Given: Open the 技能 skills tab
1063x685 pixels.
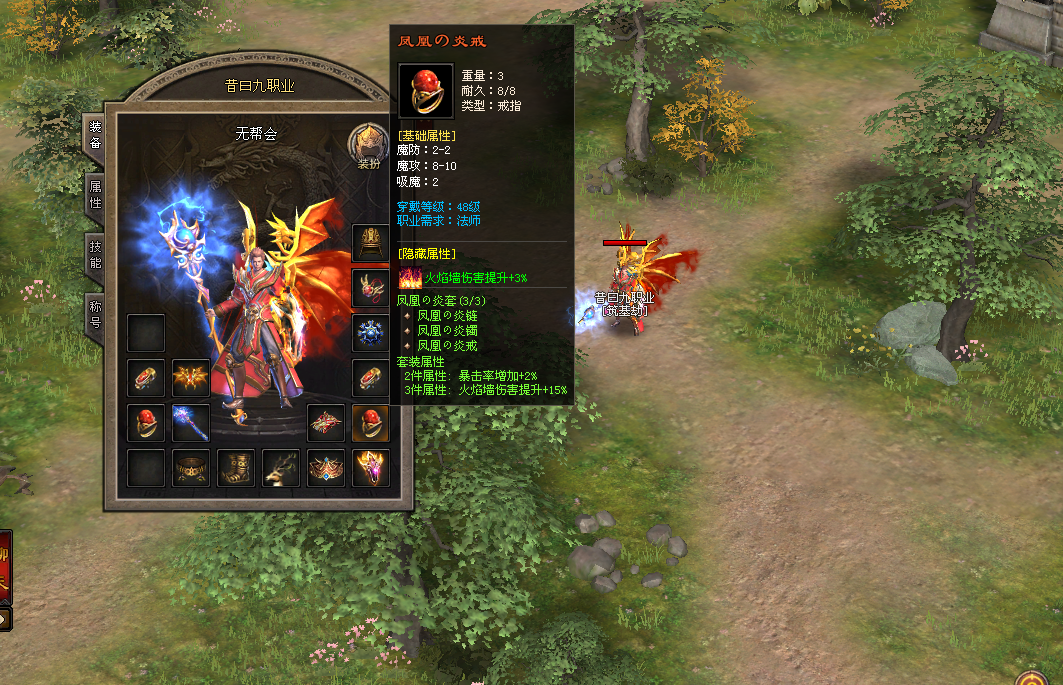Looking at the screenshot, I should coord(96,255).
